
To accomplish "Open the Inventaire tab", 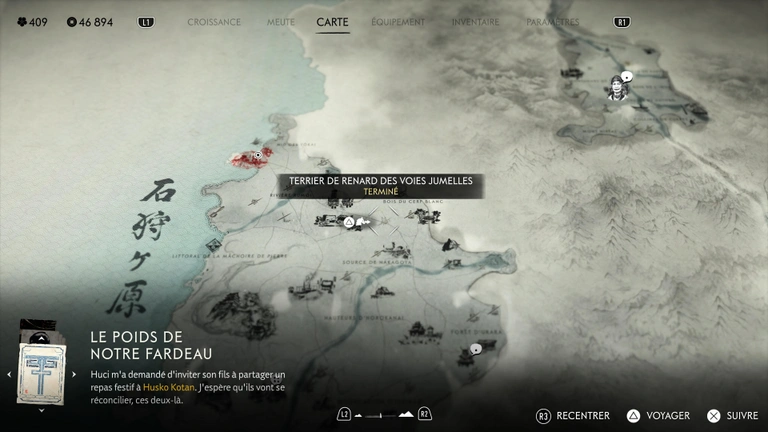I will 475,21.
